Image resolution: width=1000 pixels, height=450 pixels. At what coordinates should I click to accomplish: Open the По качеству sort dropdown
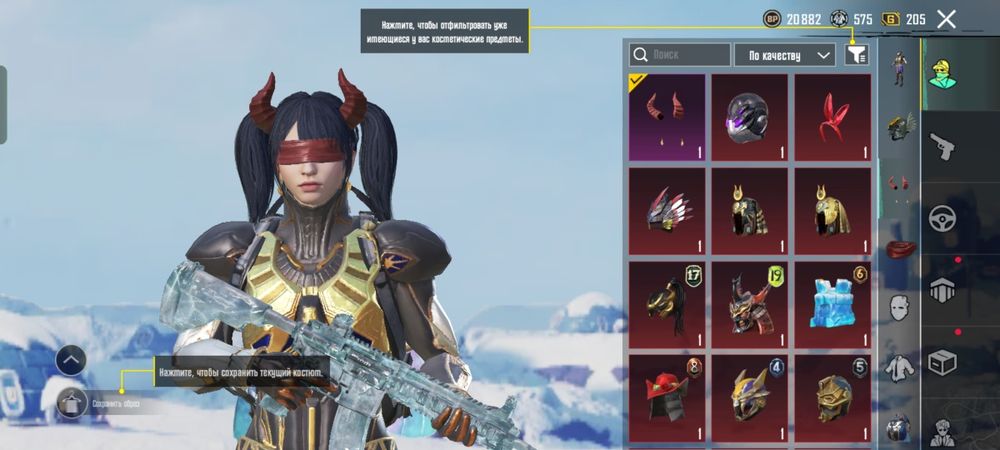pyautogui.click(x=785, y=55)
